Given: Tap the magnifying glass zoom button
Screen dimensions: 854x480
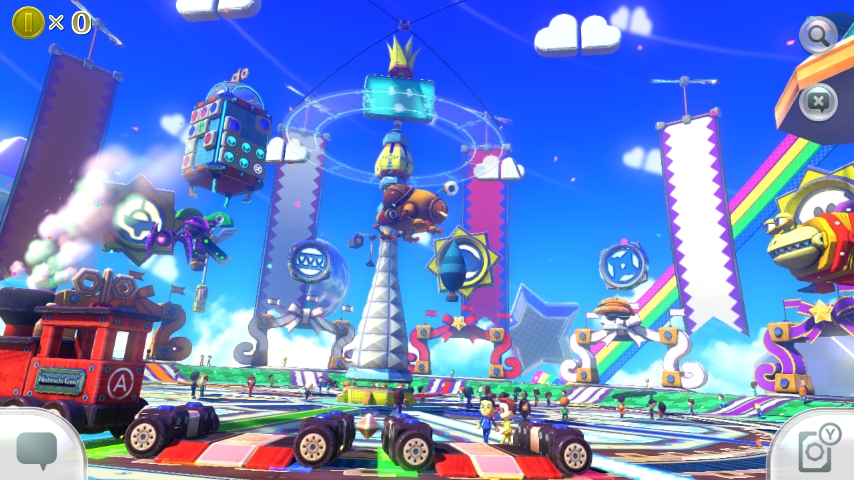Looking at the screenshot, I should [817, 36].
